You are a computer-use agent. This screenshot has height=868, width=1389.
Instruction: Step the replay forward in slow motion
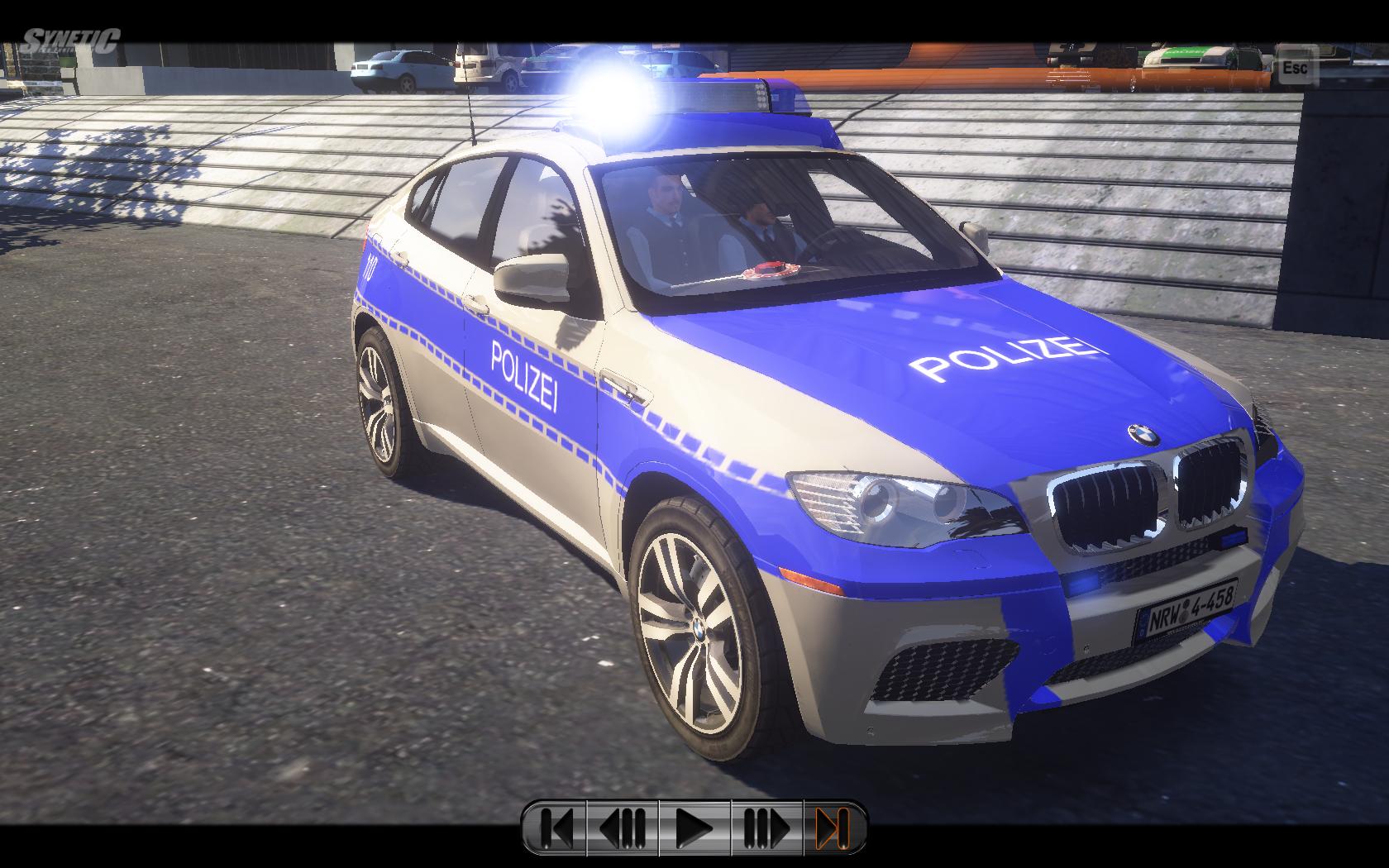766,826
